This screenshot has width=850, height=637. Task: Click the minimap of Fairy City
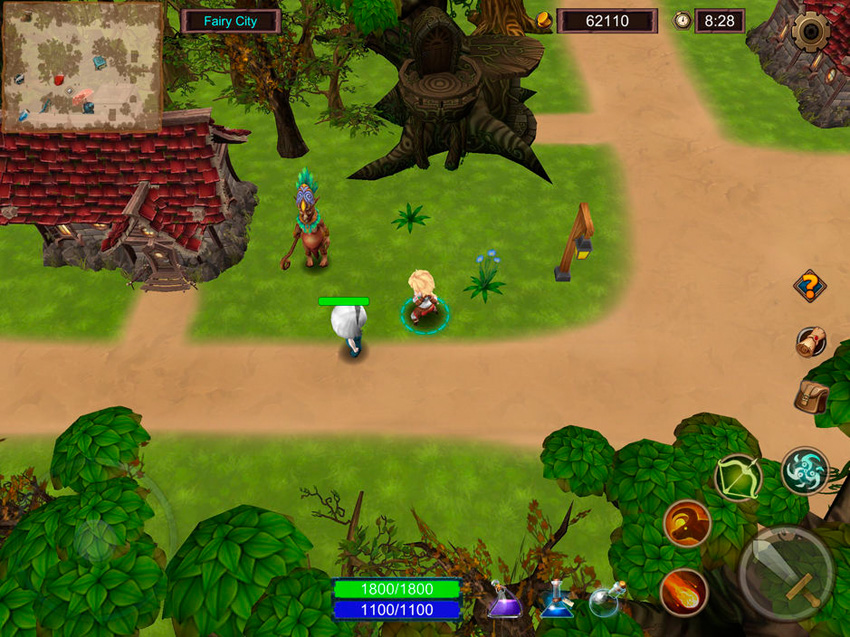(82, 66)
